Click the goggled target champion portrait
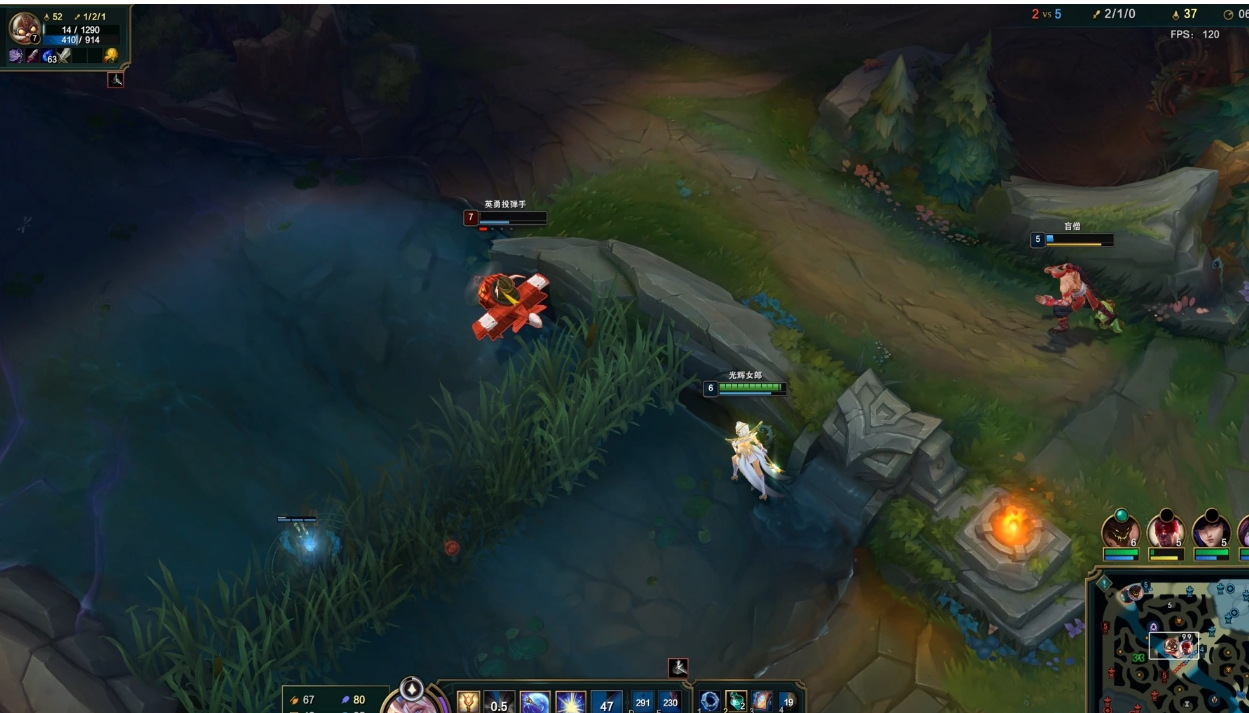Viewport: 1249px width, 713px height. click(24, 27)
